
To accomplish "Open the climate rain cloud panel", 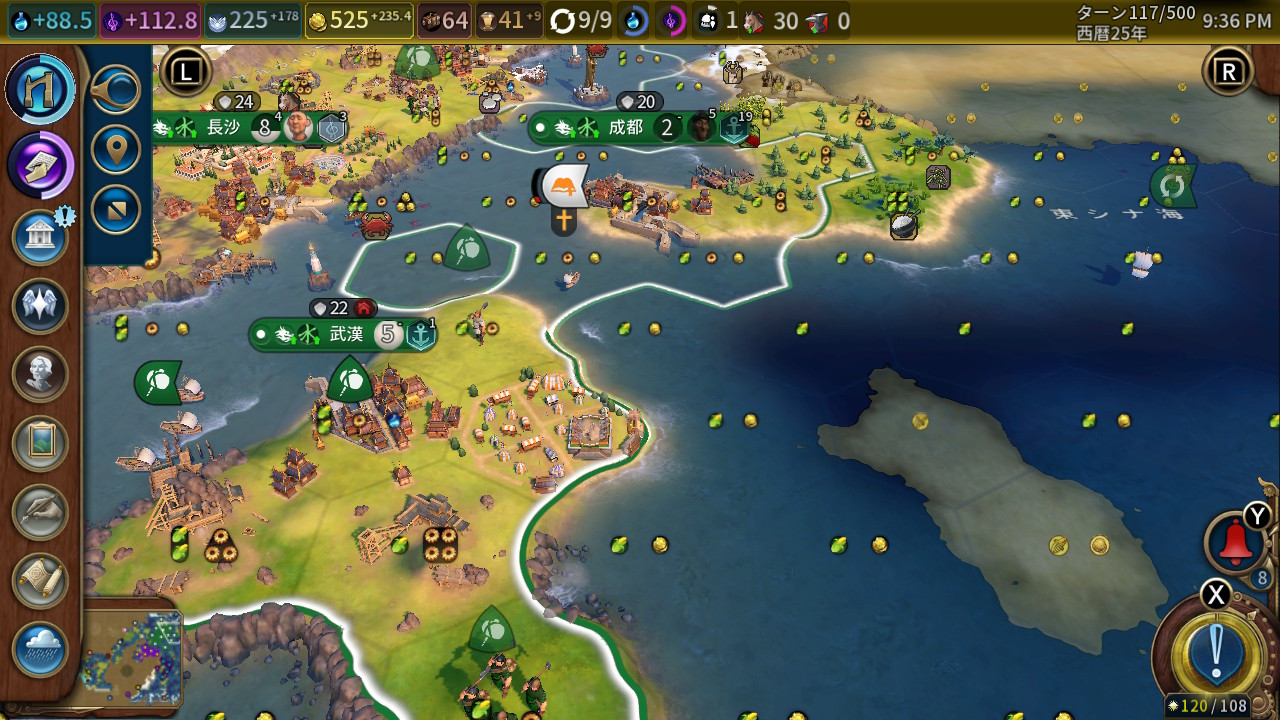I will pos(40,649).
